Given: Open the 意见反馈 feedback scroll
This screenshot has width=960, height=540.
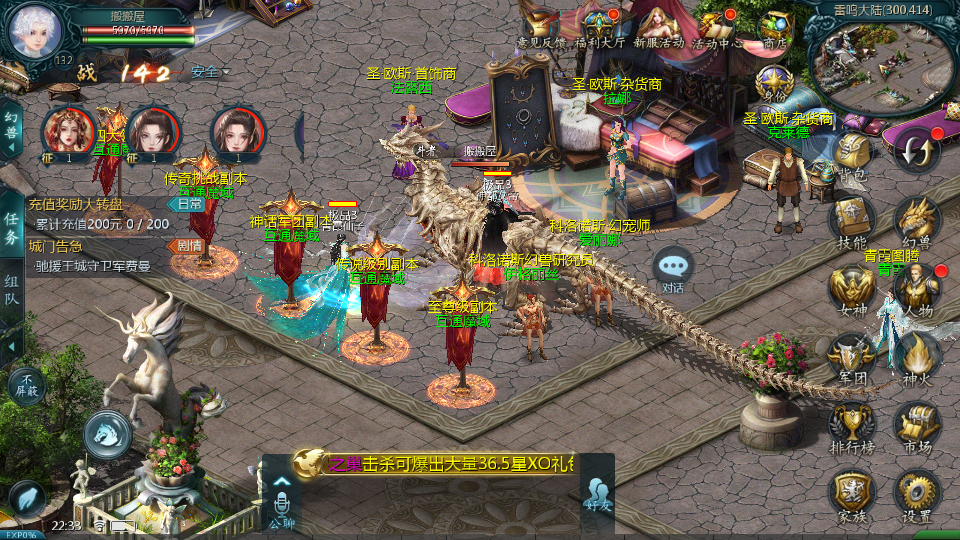Looking at the screenshot, I should (540, 28).
